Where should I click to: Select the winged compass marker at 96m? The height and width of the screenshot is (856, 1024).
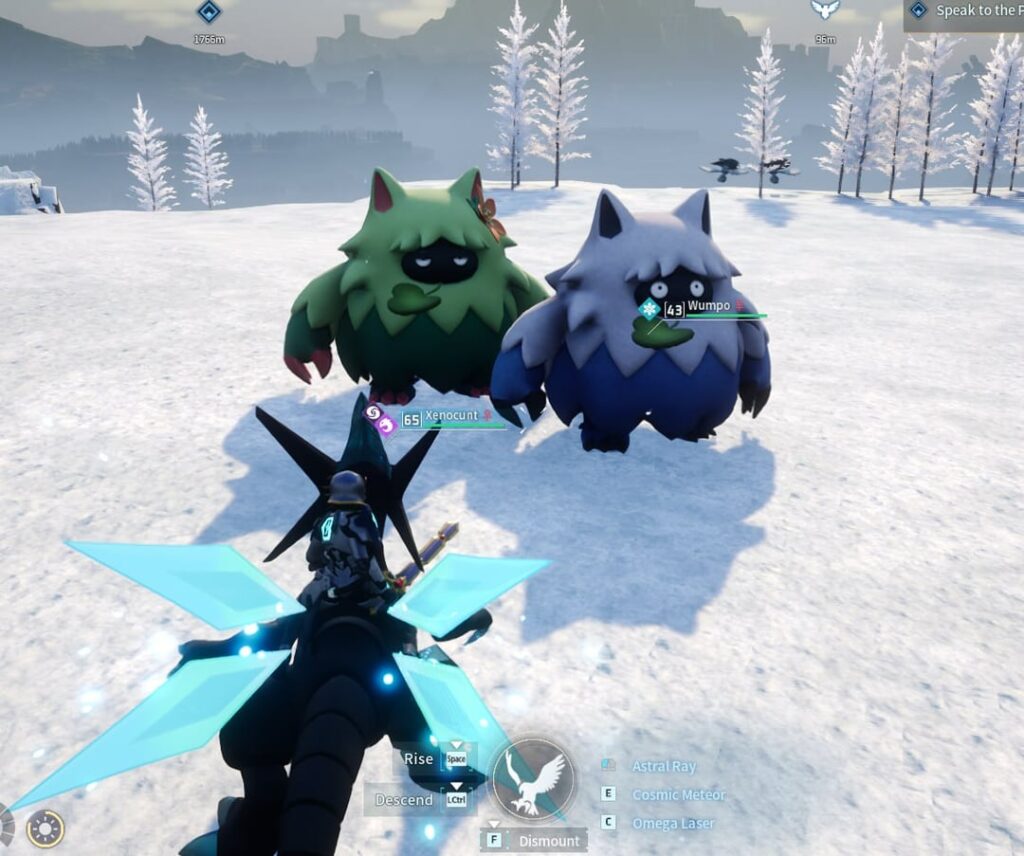point(825,10)
